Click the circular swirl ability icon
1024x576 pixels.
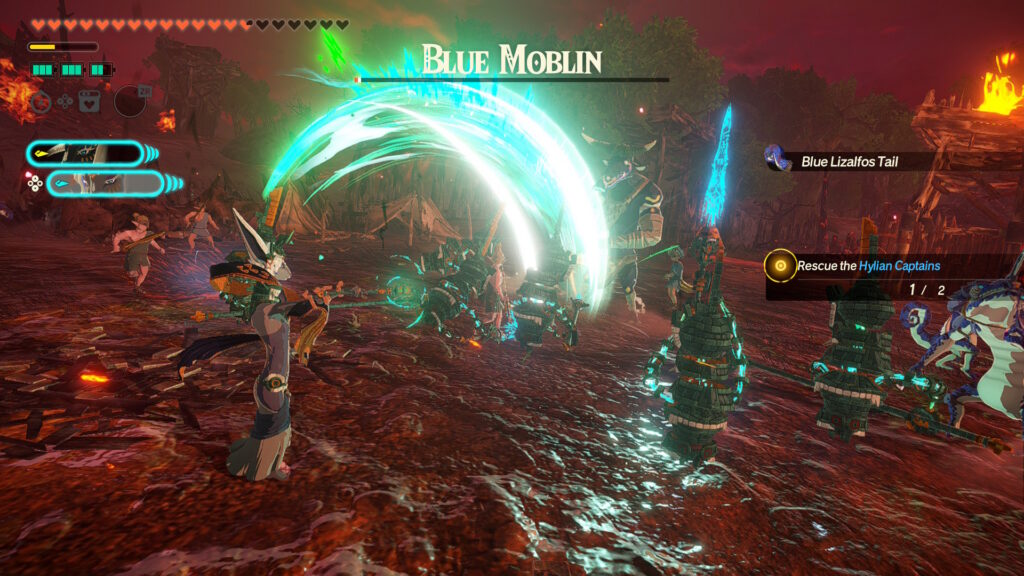39,101
